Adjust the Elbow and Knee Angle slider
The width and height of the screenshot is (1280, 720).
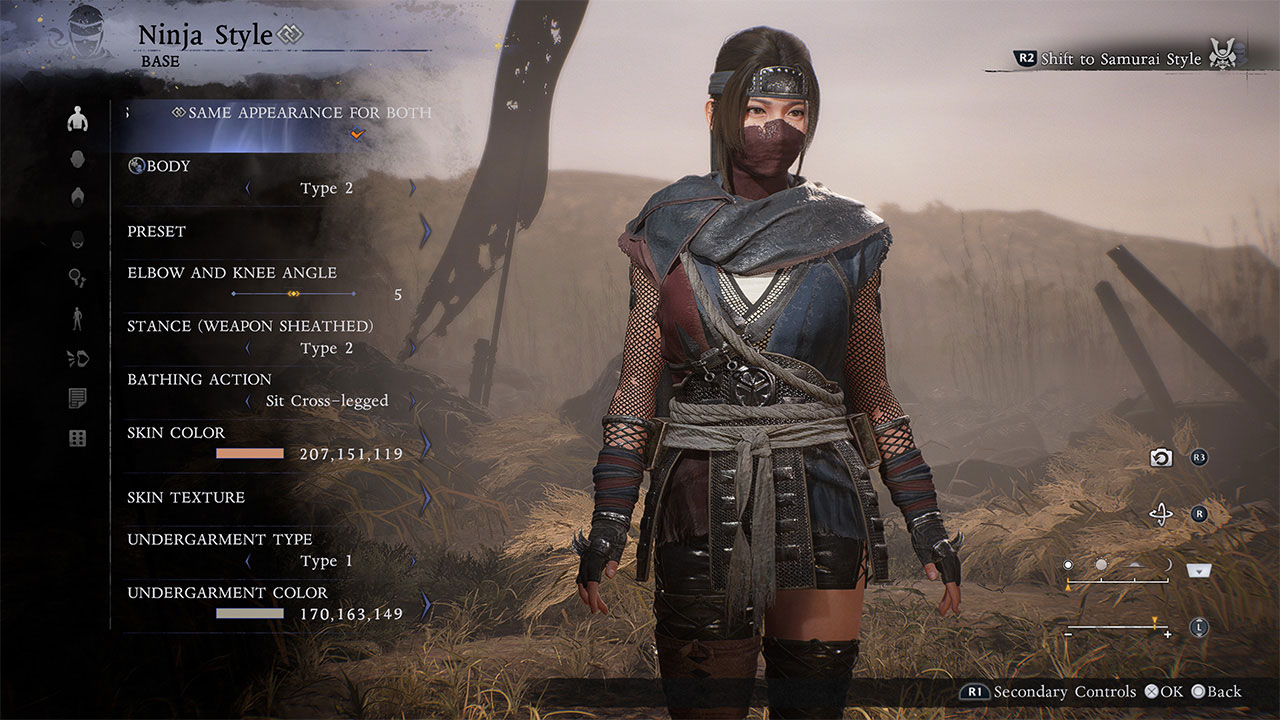(294, 294)
